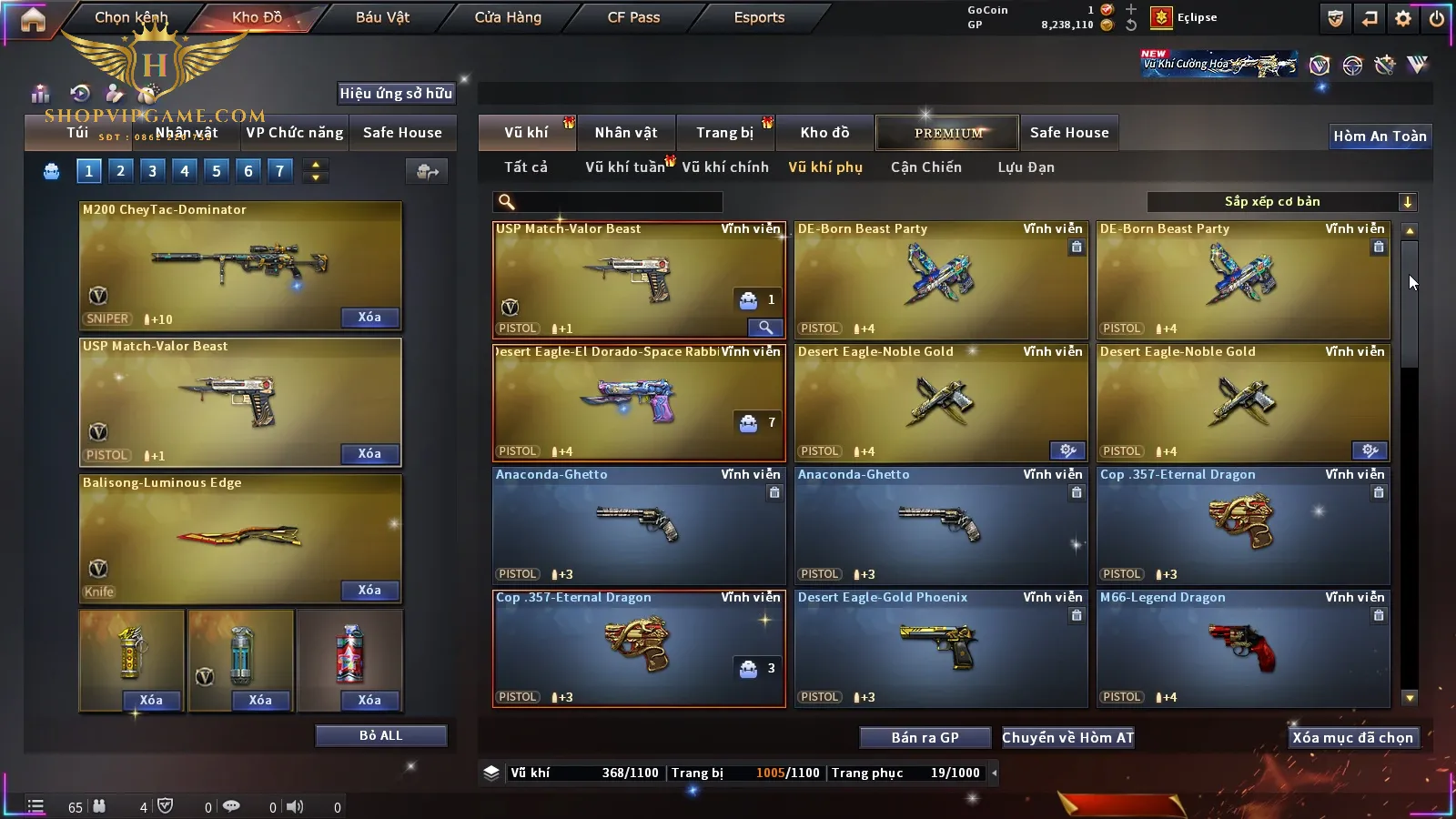
Task: Click Xóa mục đã chọn button
Action: 1352,738
